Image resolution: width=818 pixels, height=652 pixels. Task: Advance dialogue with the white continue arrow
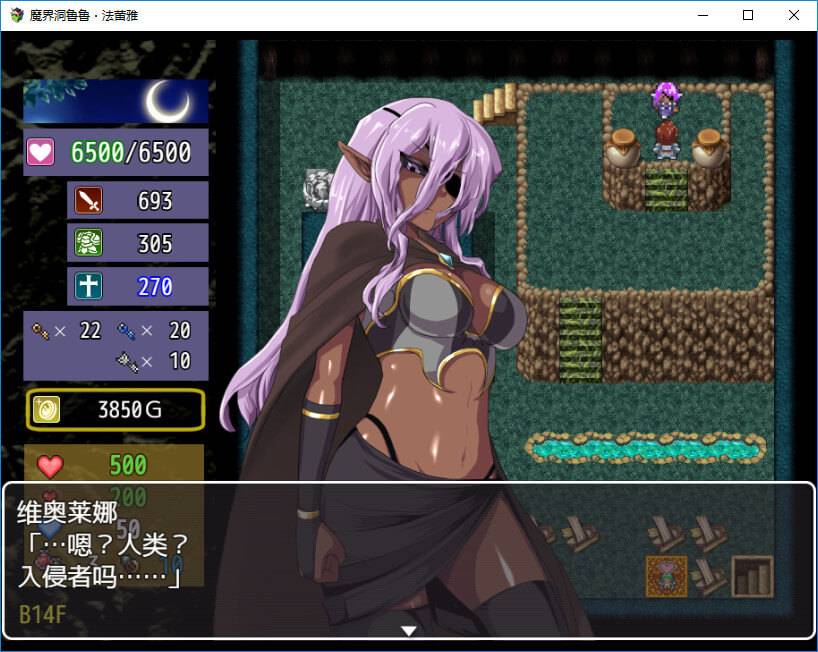408,630
